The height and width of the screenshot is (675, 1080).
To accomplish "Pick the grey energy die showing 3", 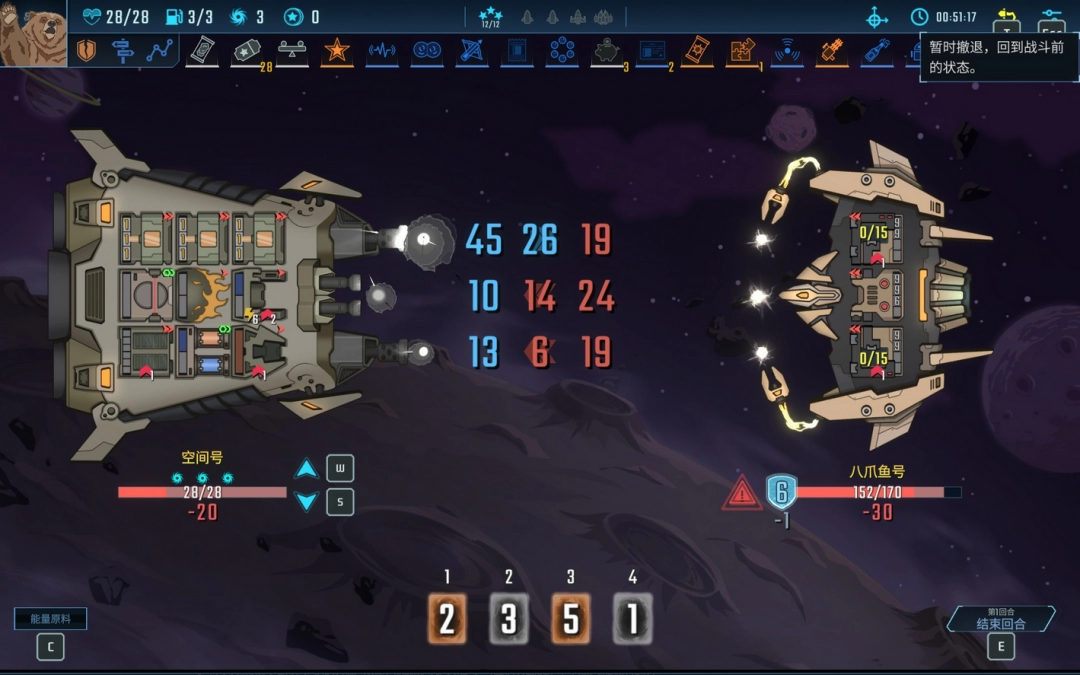I will click(509, 619).
